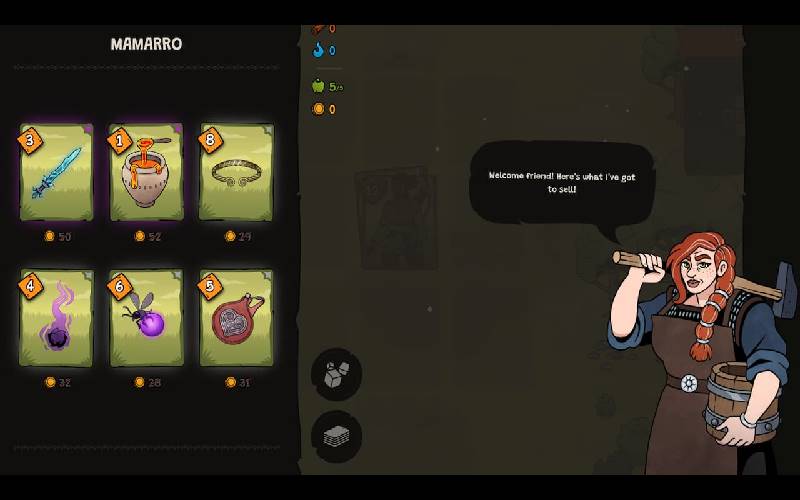Purchase the golden bracelet card
The width and height of the screenshot is (800, 500).
[236, 172]
